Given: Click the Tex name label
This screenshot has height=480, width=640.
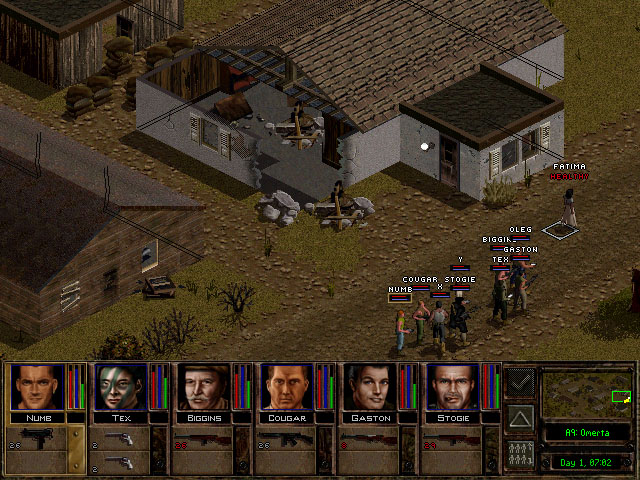Looking at the screenshot, I should tap(120, 417).
